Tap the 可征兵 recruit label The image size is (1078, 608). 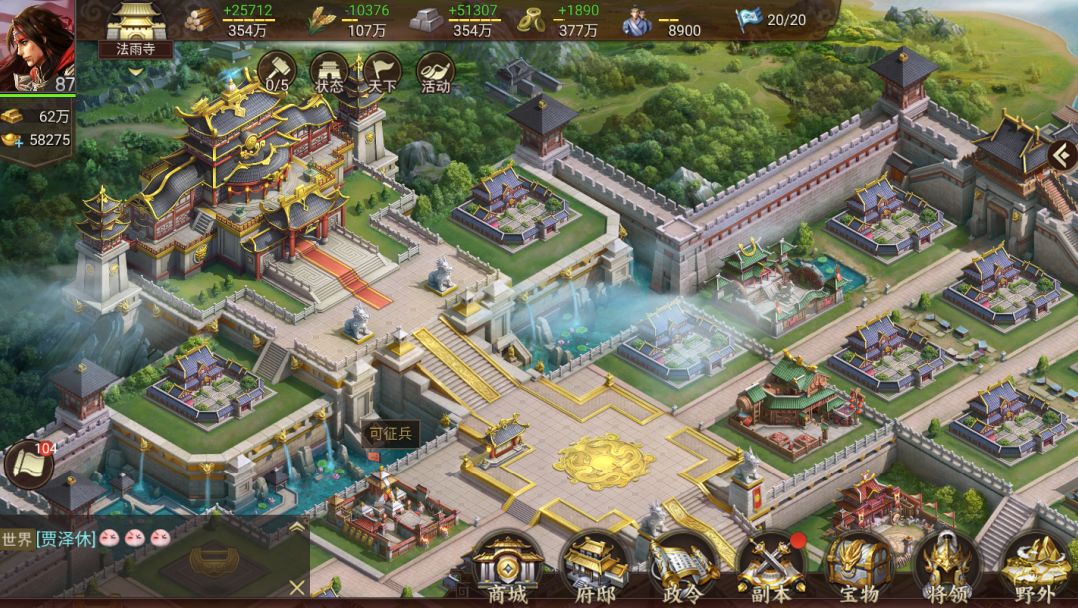pyautogui.click(x=390, y=433)
